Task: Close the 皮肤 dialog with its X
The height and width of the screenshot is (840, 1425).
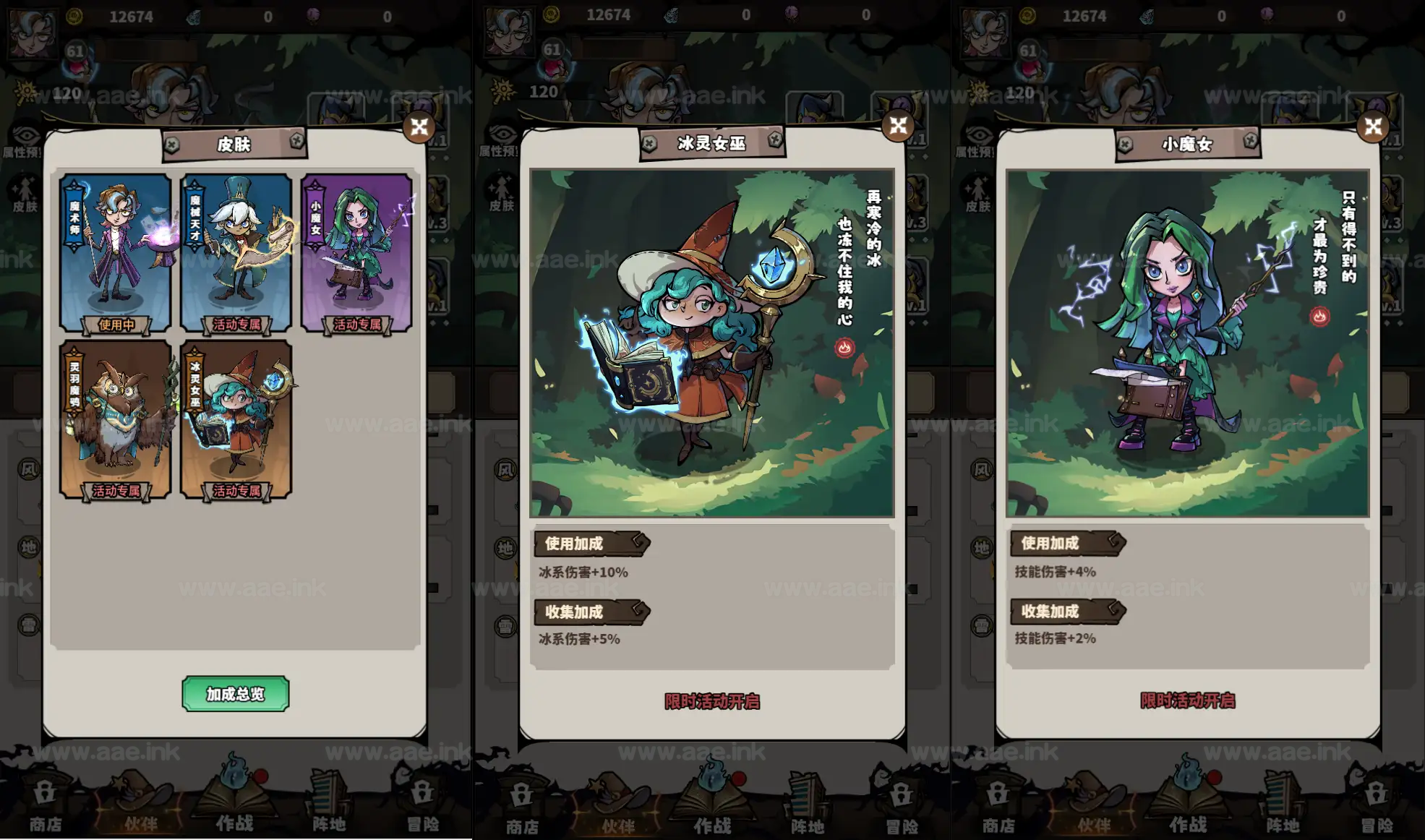Action: tap(418, 127)
